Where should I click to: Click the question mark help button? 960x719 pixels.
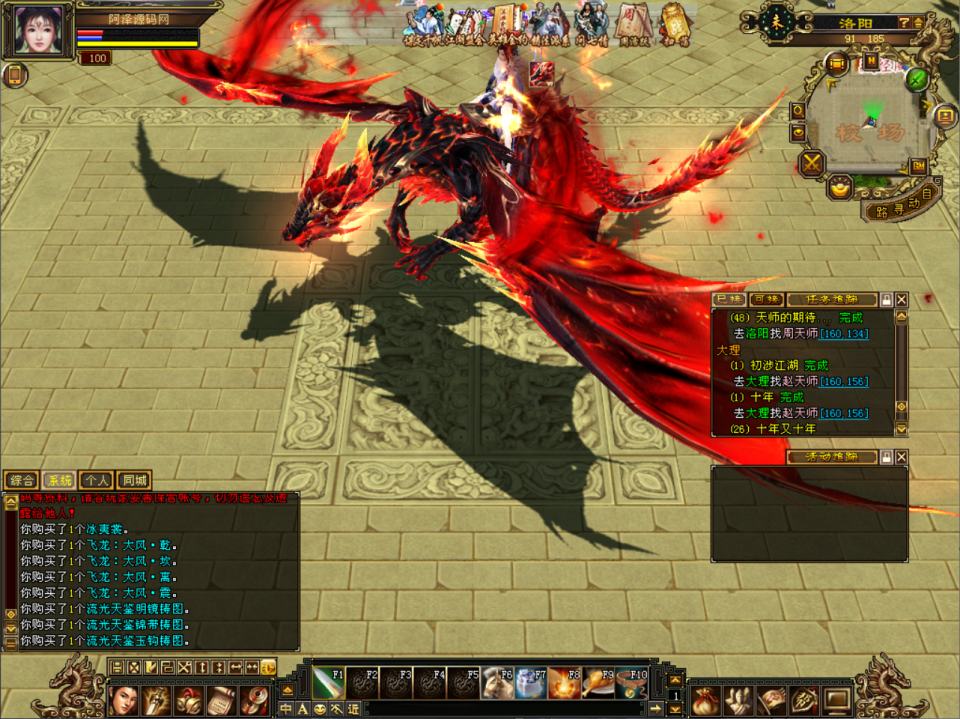904,22
